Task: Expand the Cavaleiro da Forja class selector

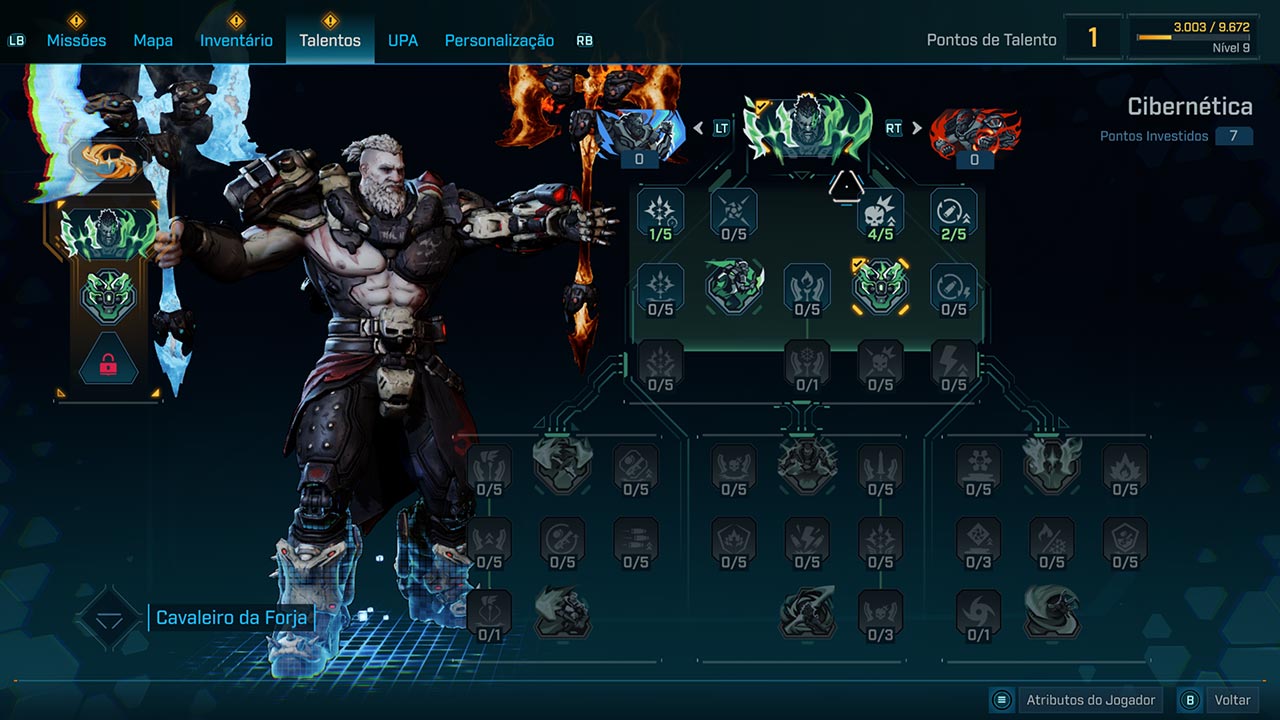Action: pos(109,618)
